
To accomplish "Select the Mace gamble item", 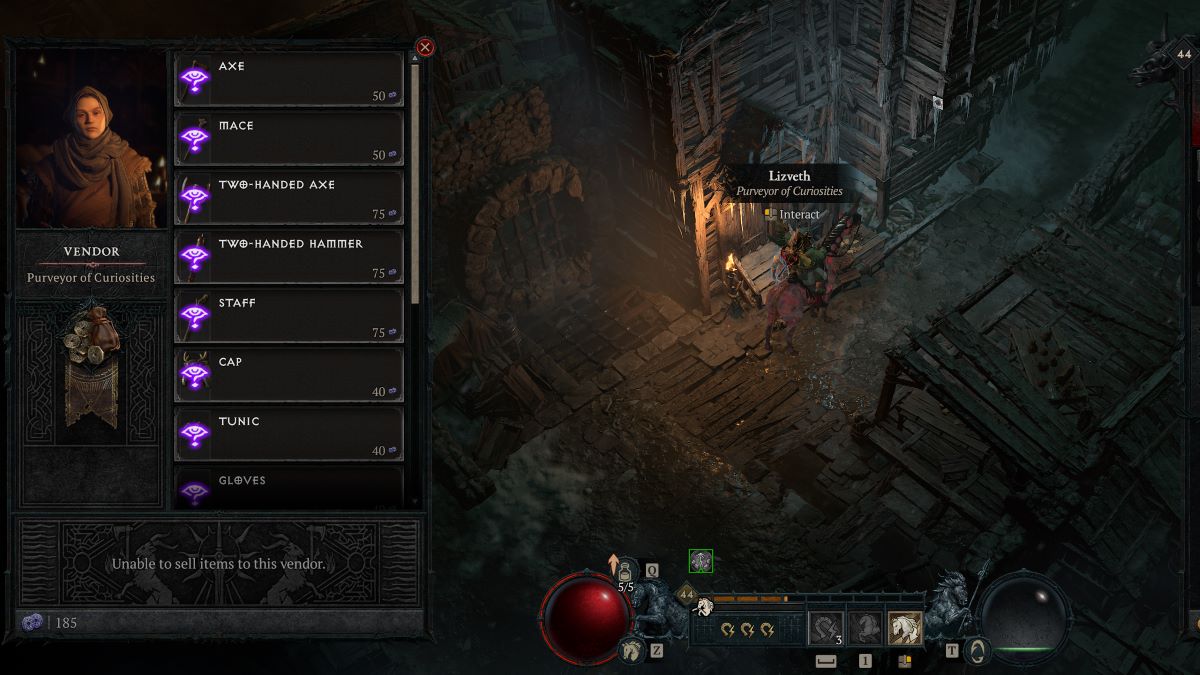I will tap(289, 138).
